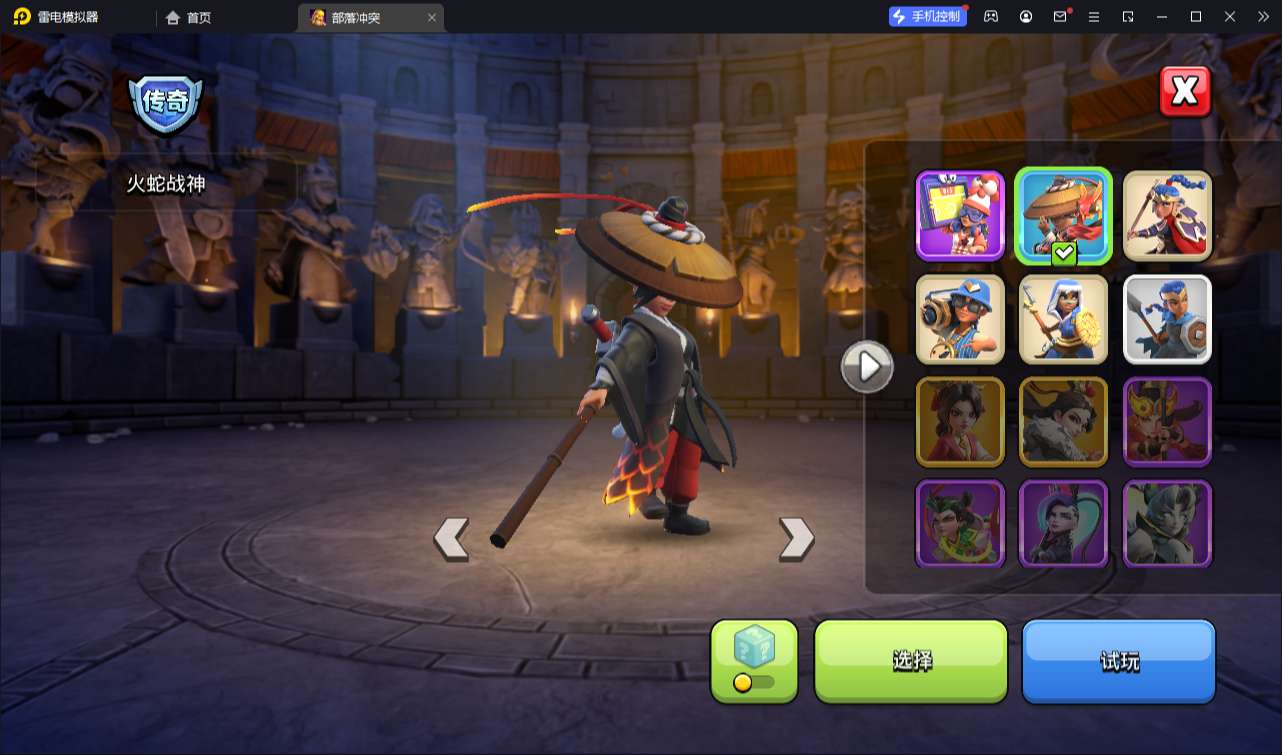
Task: Pick the white-framed spear and shield skin
Action: pyautogui.click(x=1167, y=319)
